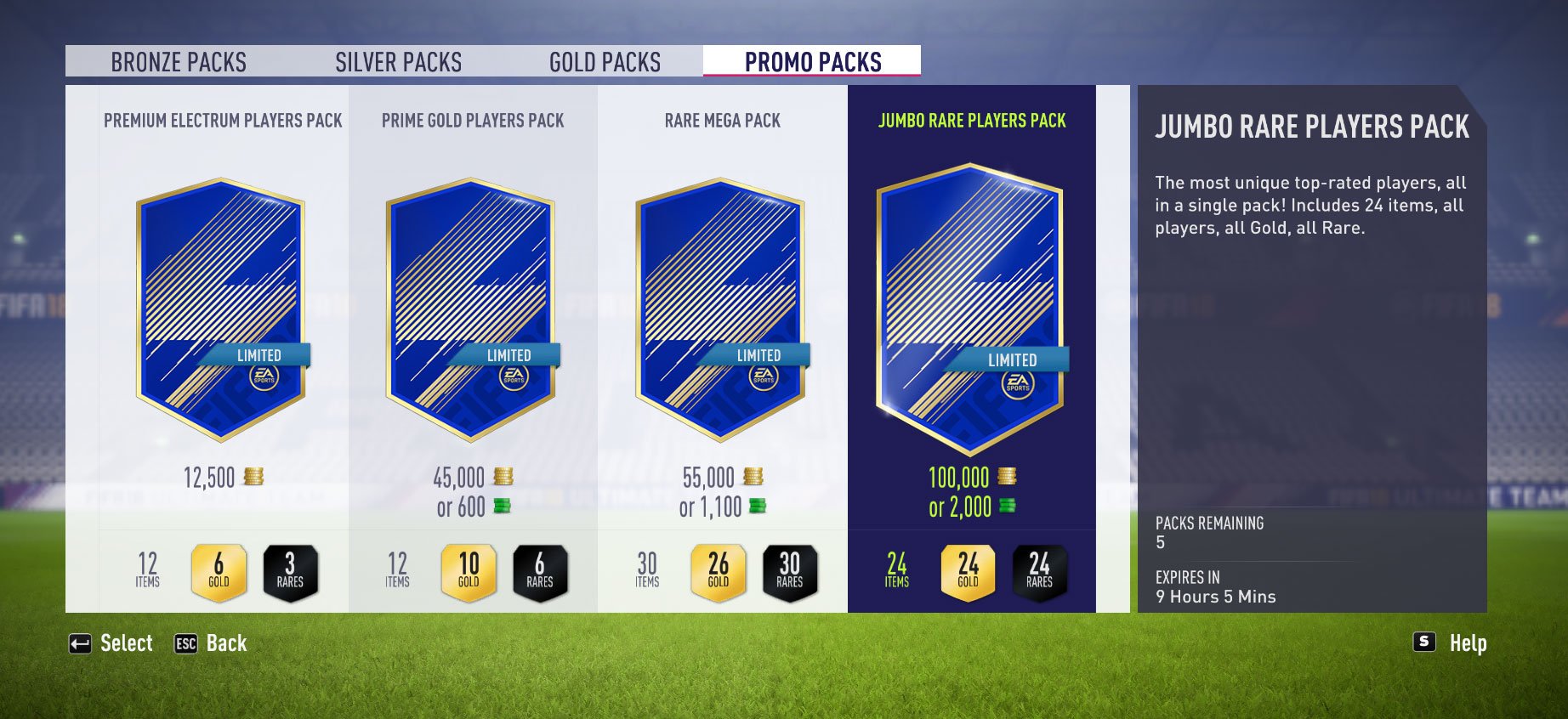
Task: Switch to the BRONZE PACKS tab
Action: tap(179, 61)
